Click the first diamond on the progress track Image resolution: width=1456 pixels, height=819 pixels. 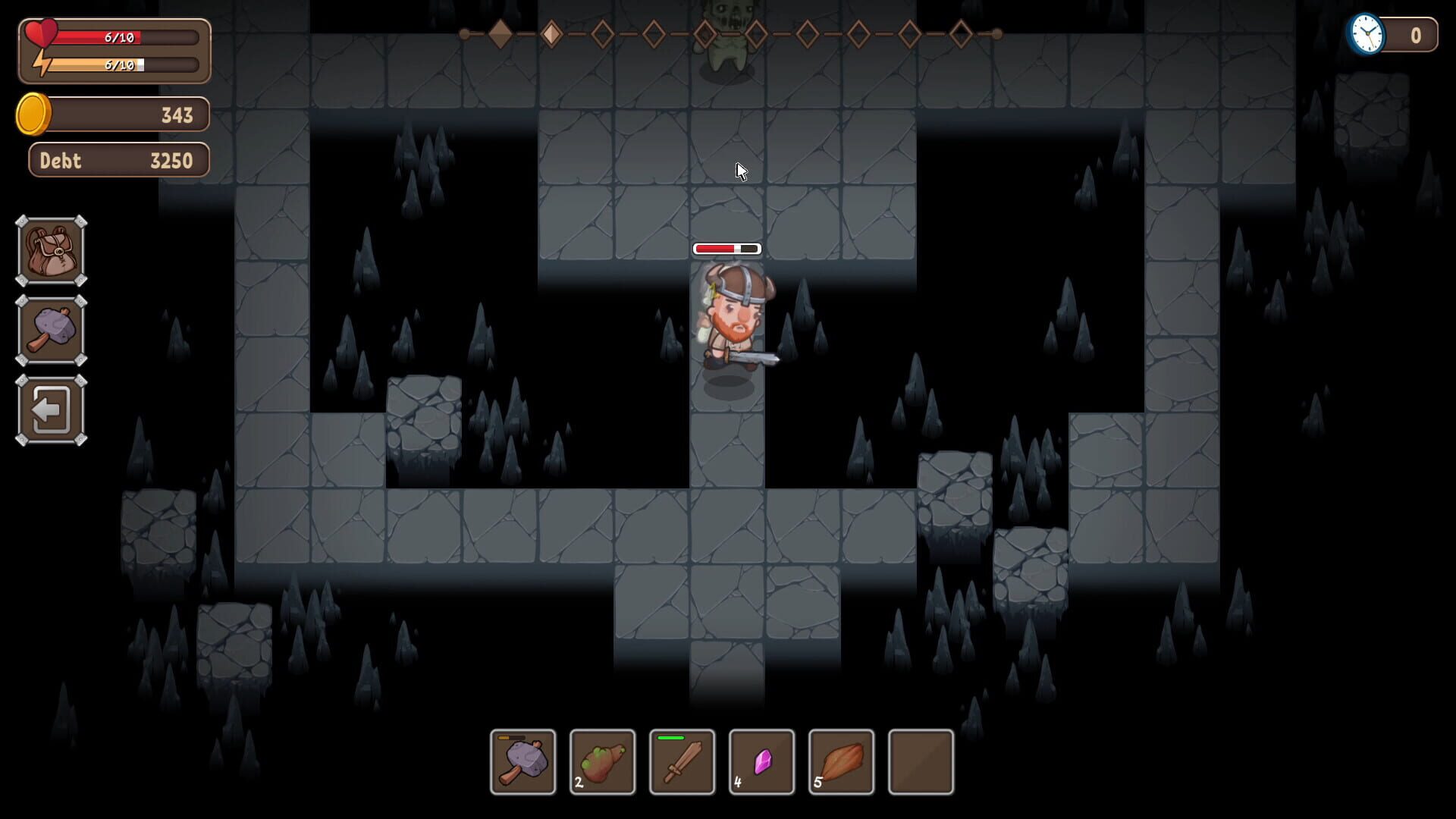[x=500, y=33]
